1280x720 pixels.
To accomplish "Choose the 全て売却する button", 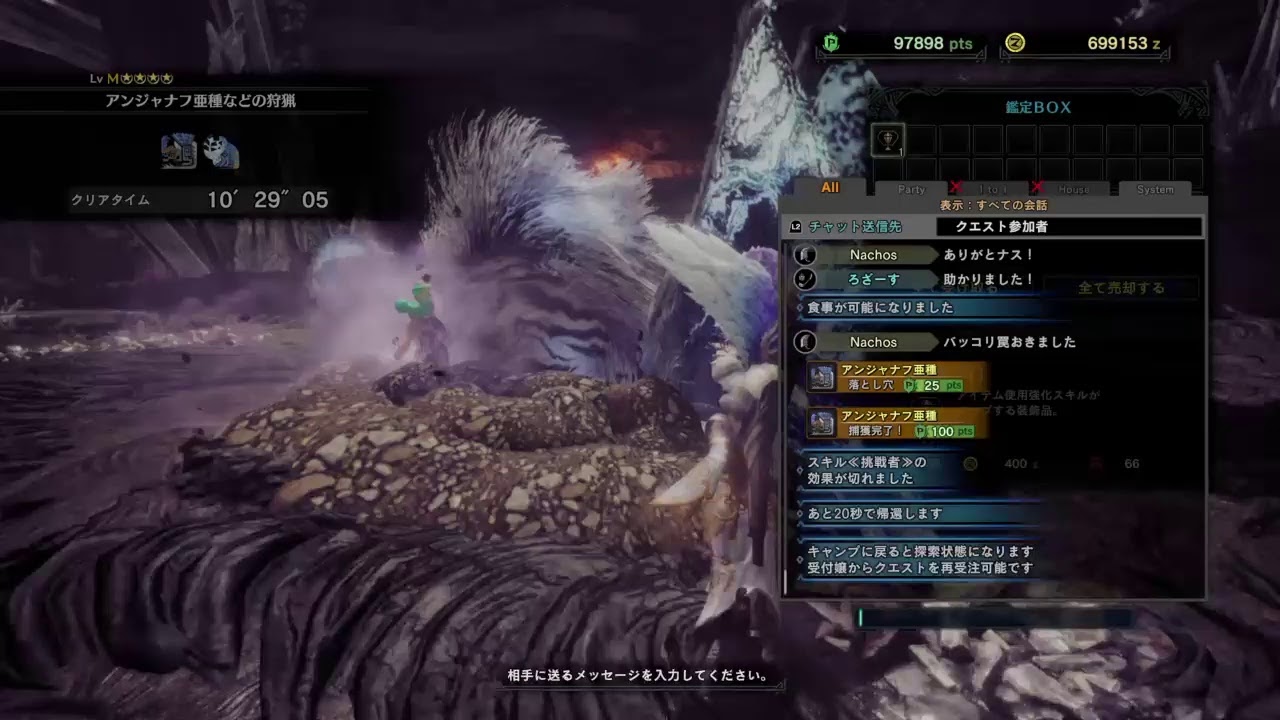I will pos(1121,288).
